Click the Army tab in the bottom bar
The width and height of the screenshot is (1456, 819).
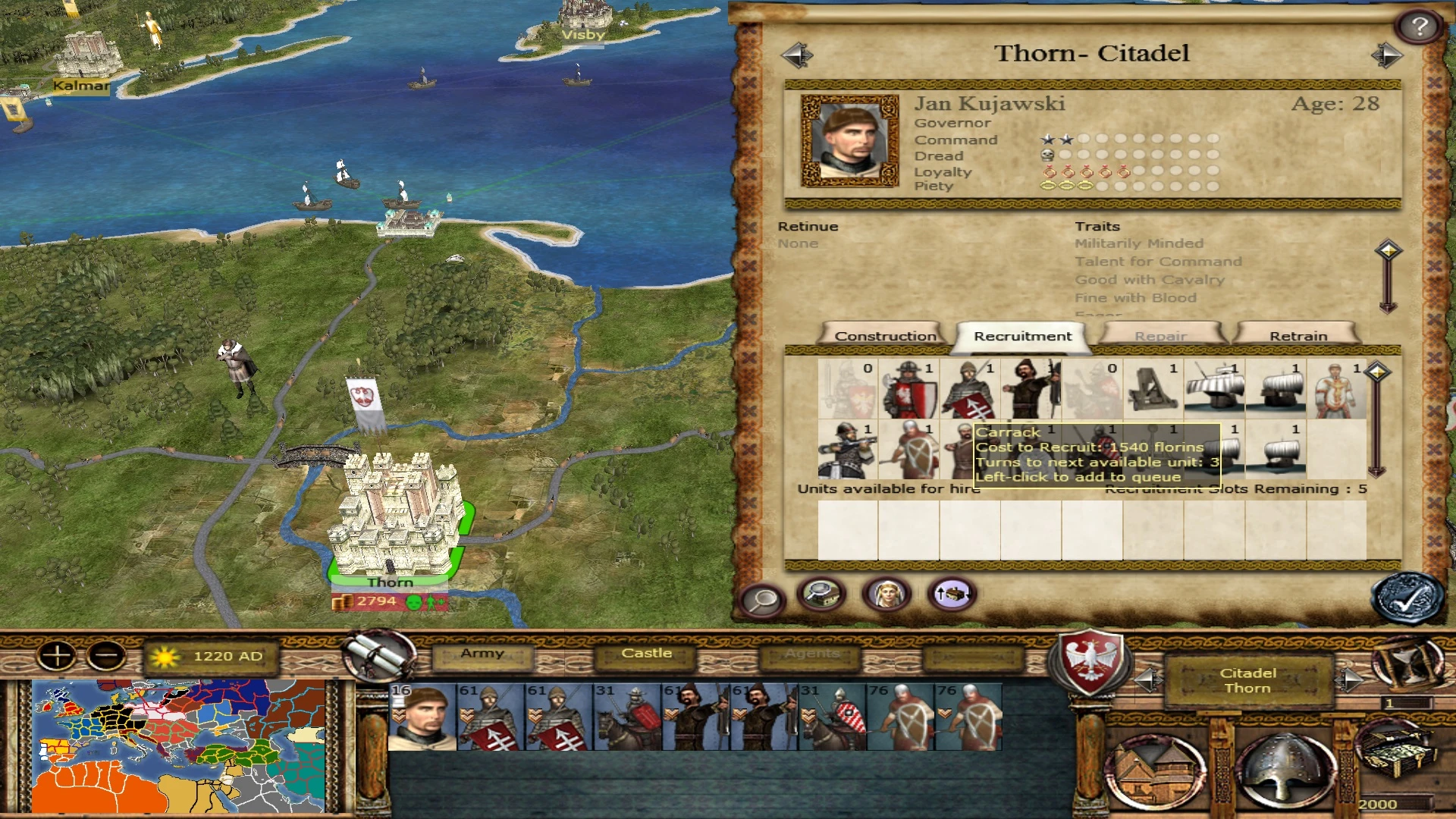coord(483,653)
